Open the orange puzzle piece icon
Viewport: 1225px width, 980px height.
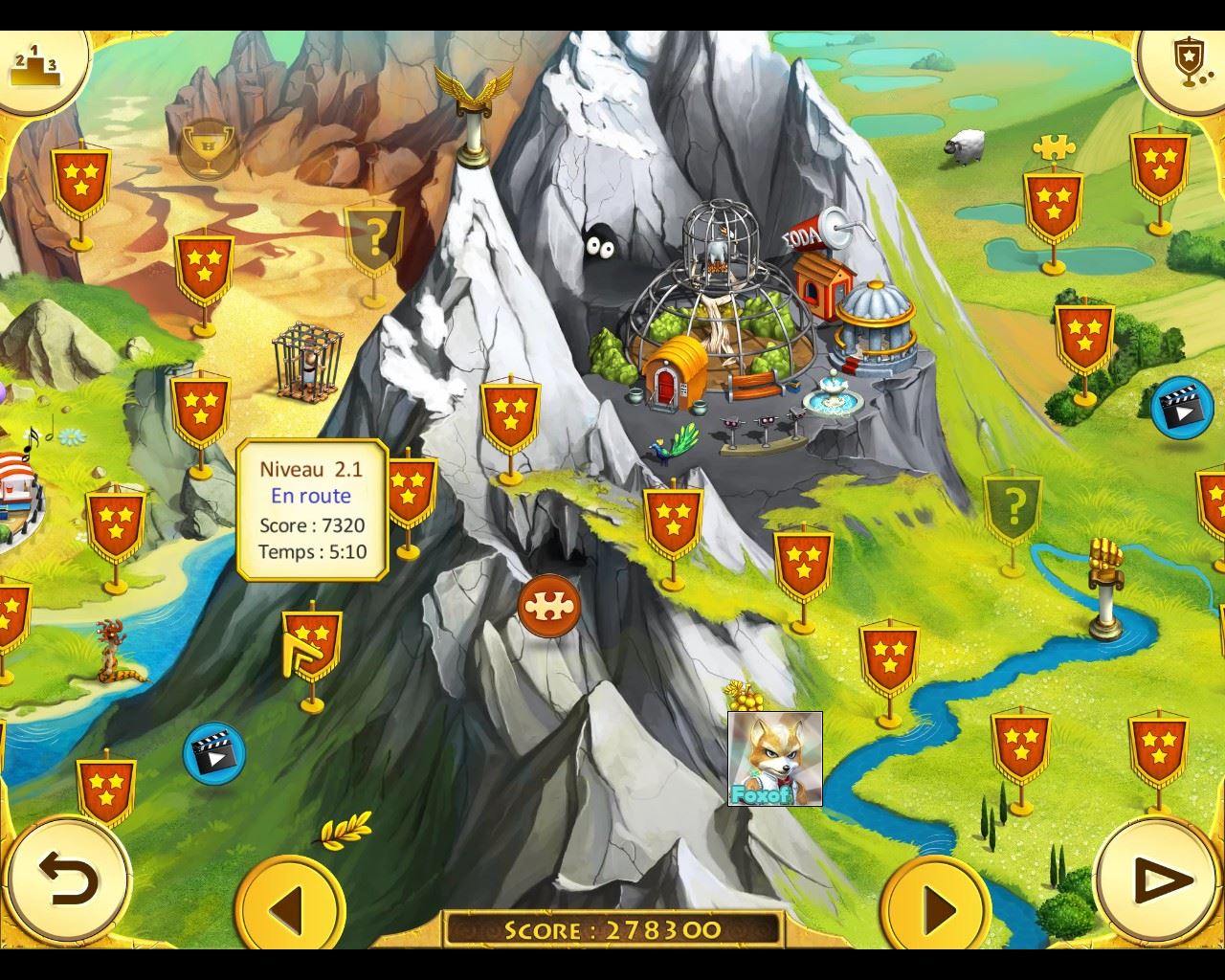pos(549,607)
